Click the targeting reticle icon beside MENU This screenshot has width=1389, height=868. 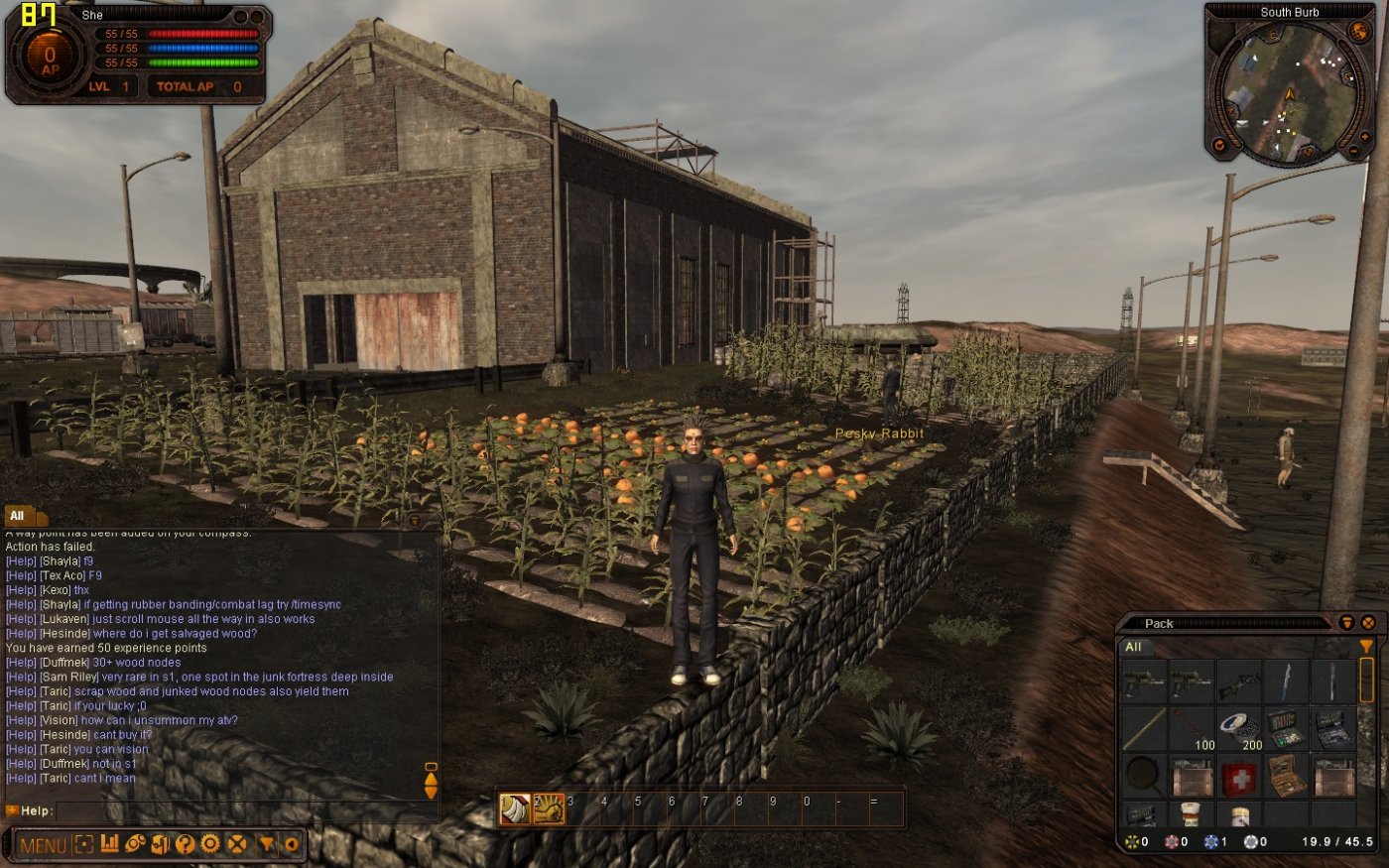[x=83, y=844]
